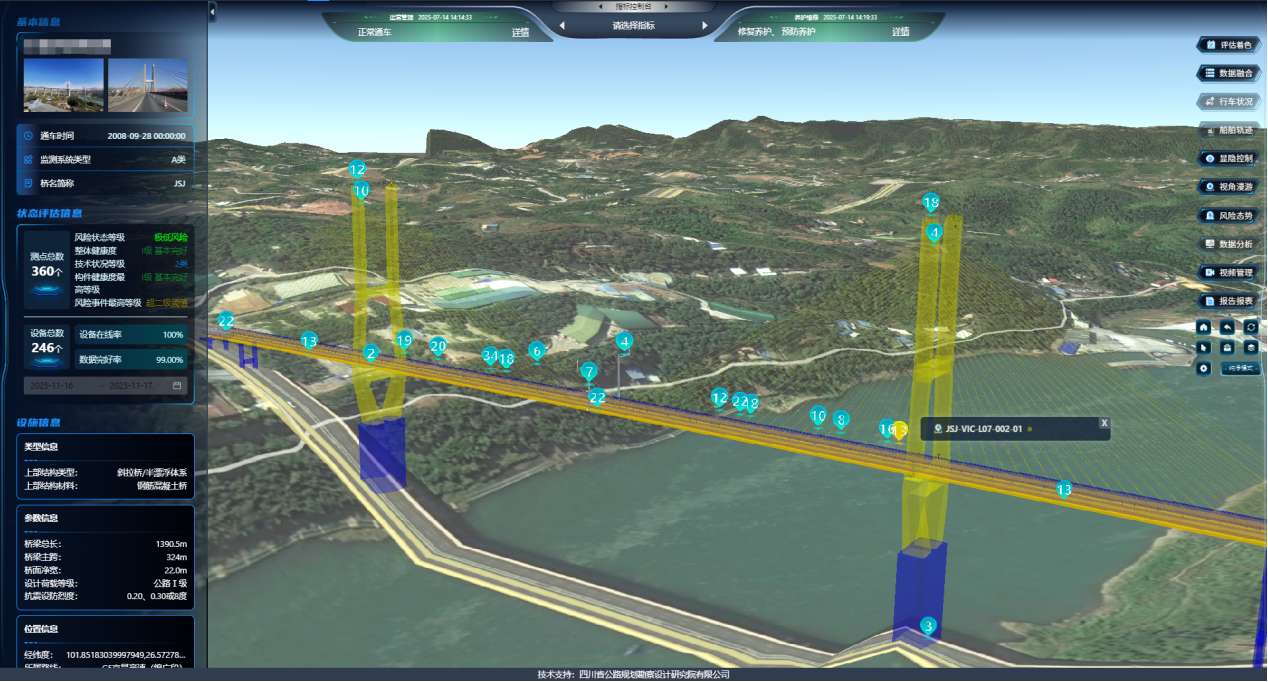Collapse the left information panel

[212, 10]
